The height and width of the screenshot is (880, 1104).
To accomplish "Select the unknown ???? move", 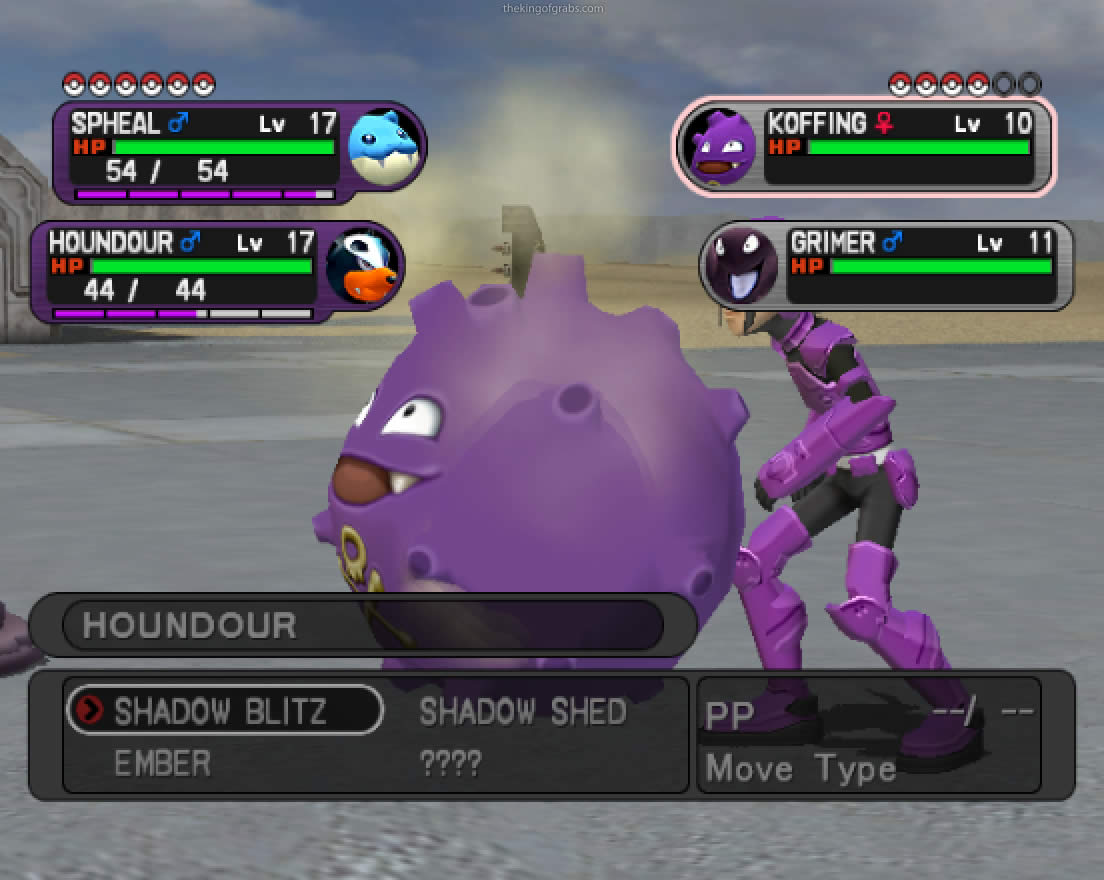I will (451, 764).
